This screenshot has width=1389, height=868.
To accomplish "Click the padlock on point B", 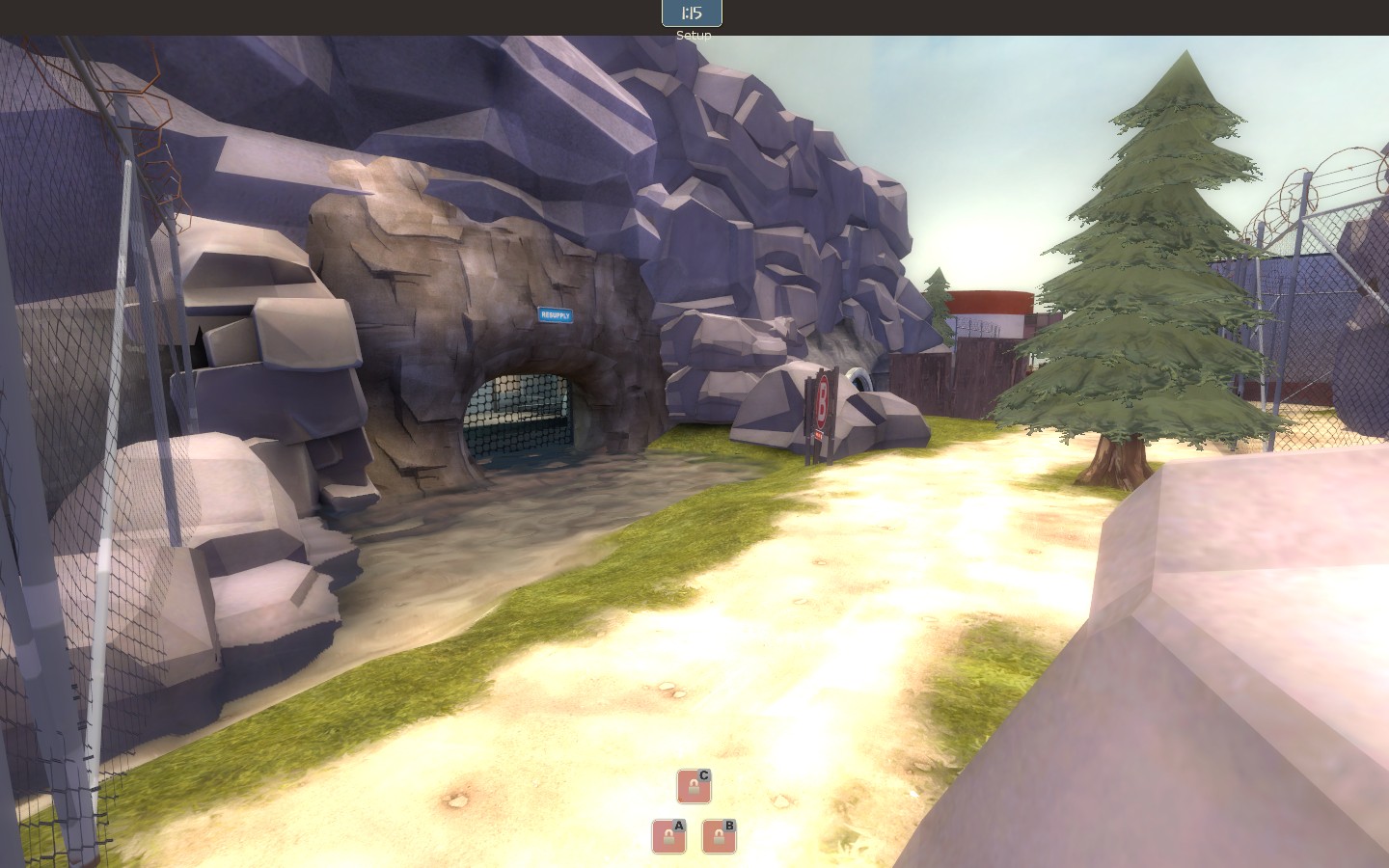I will [716, 837].
